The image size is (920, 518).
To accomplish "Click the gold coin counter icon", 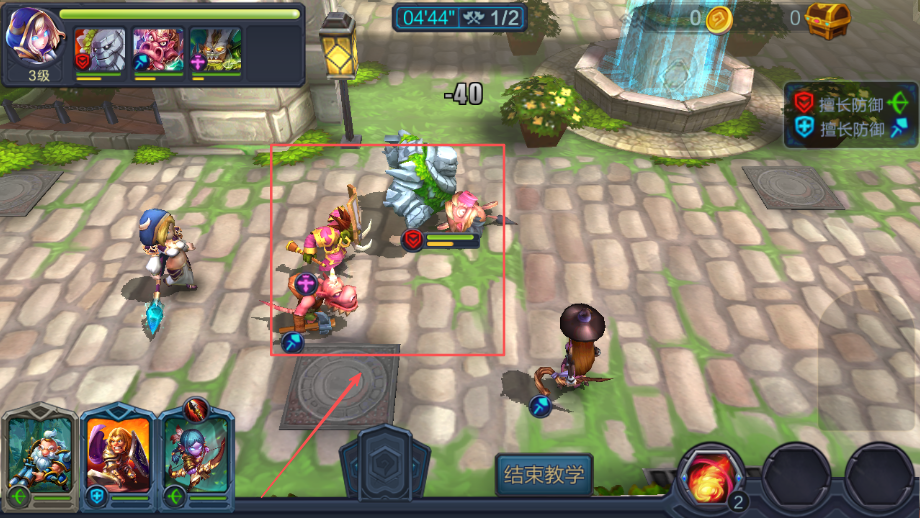I will click(719, 18).
